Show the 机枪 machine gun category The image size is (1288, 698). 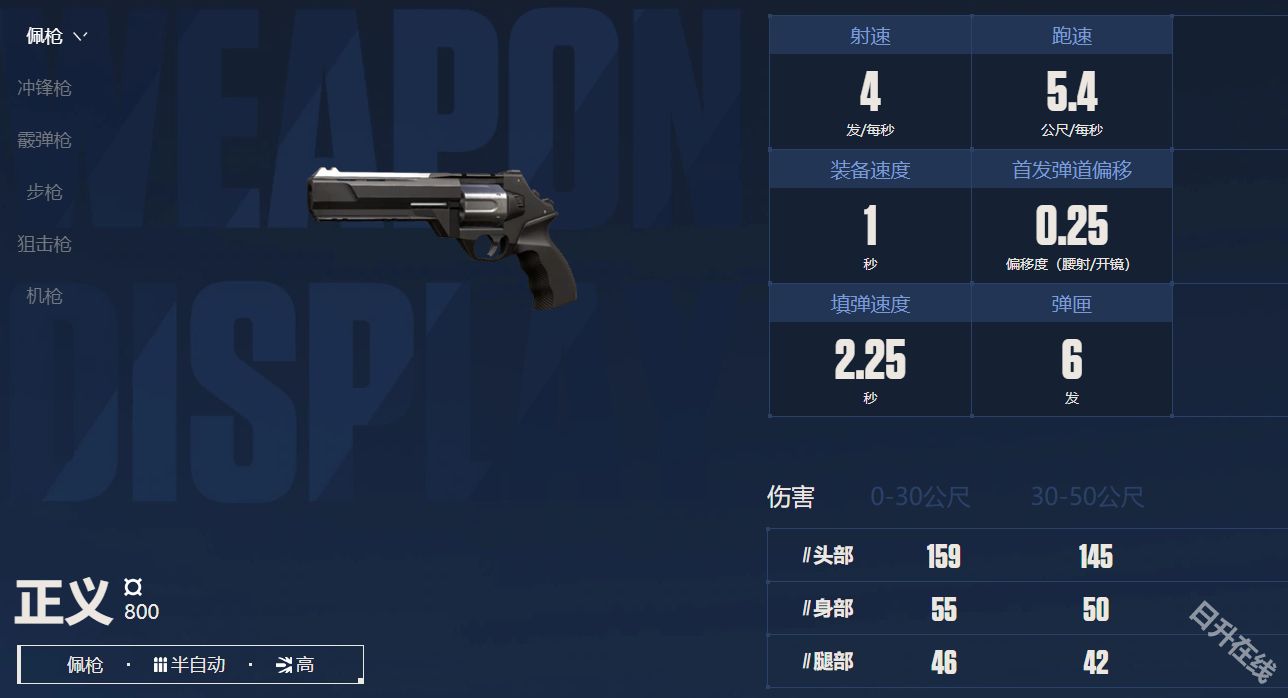click(x=44, y=296)
